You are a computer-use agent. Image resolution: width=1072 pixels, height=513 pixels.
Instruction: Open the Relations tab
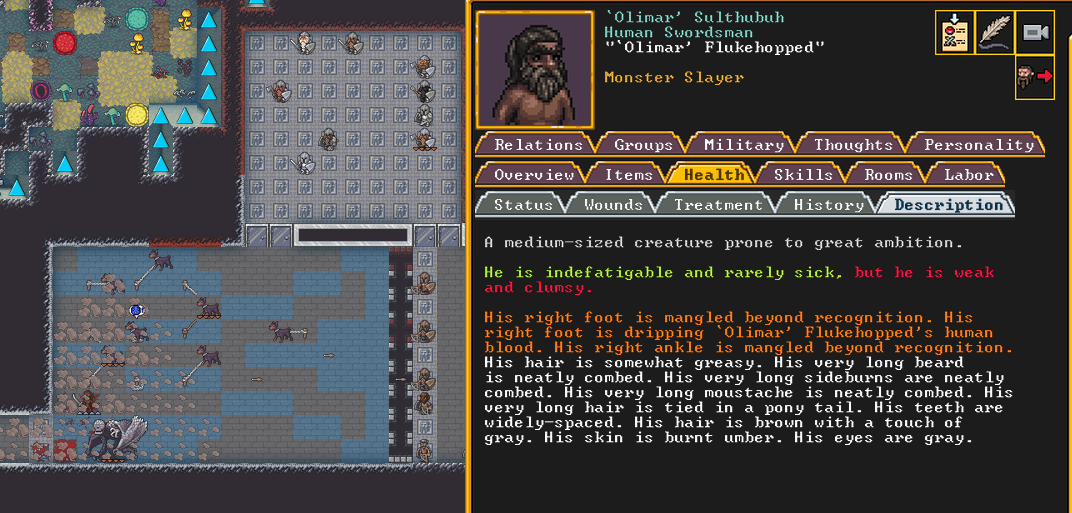[x=538, y=145]
